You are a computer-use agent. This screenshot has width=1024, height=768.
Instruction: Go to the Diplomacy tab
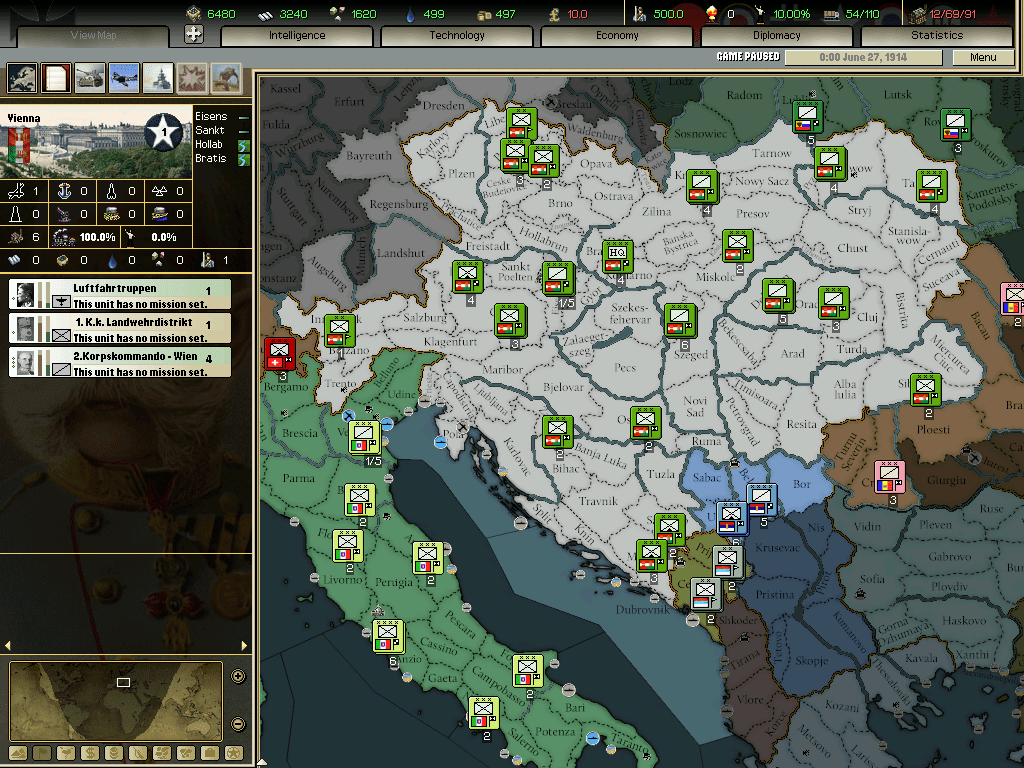(777, 35)
